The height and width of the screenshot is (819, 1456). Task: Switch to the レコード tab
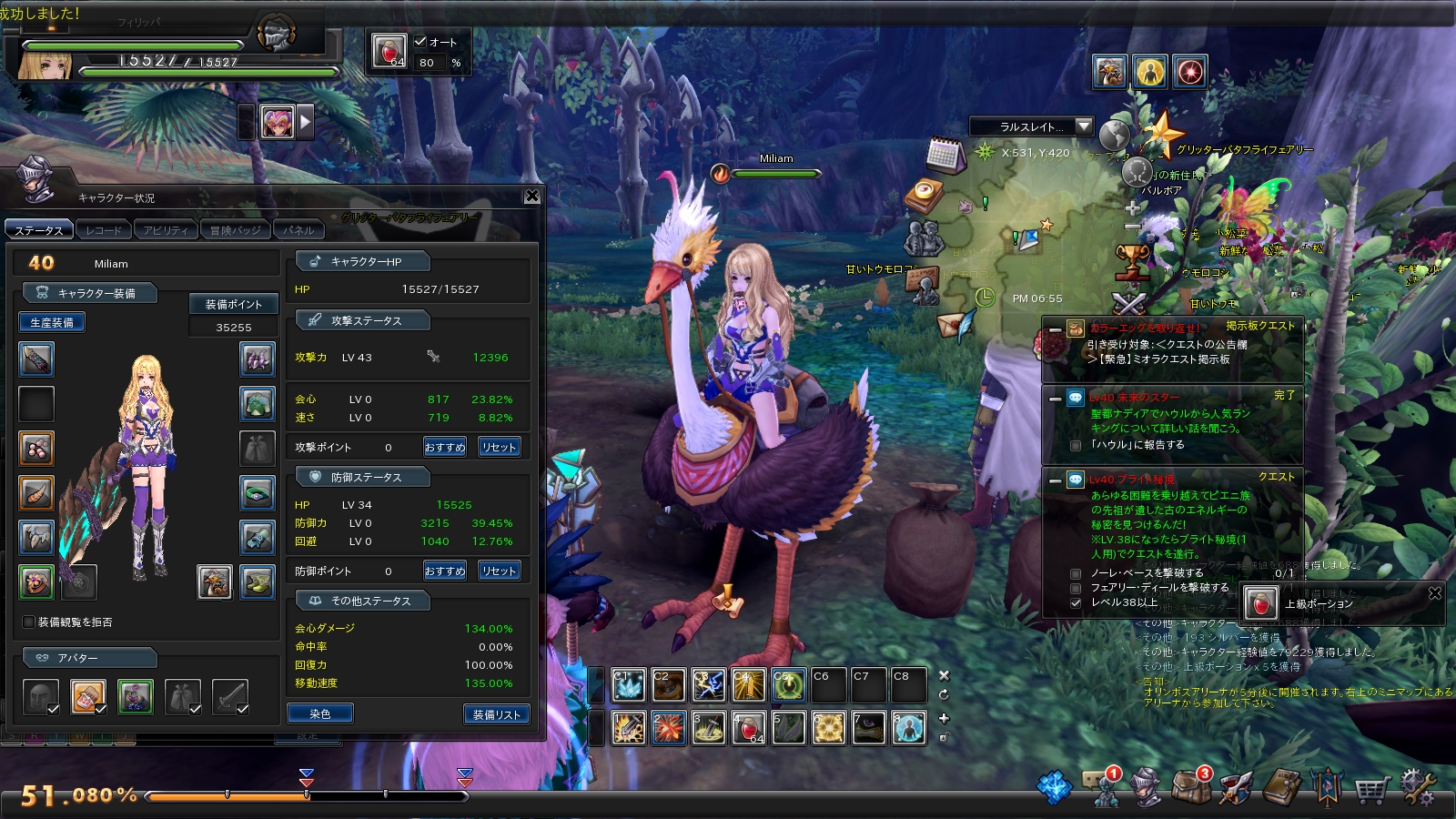point(103,230)
